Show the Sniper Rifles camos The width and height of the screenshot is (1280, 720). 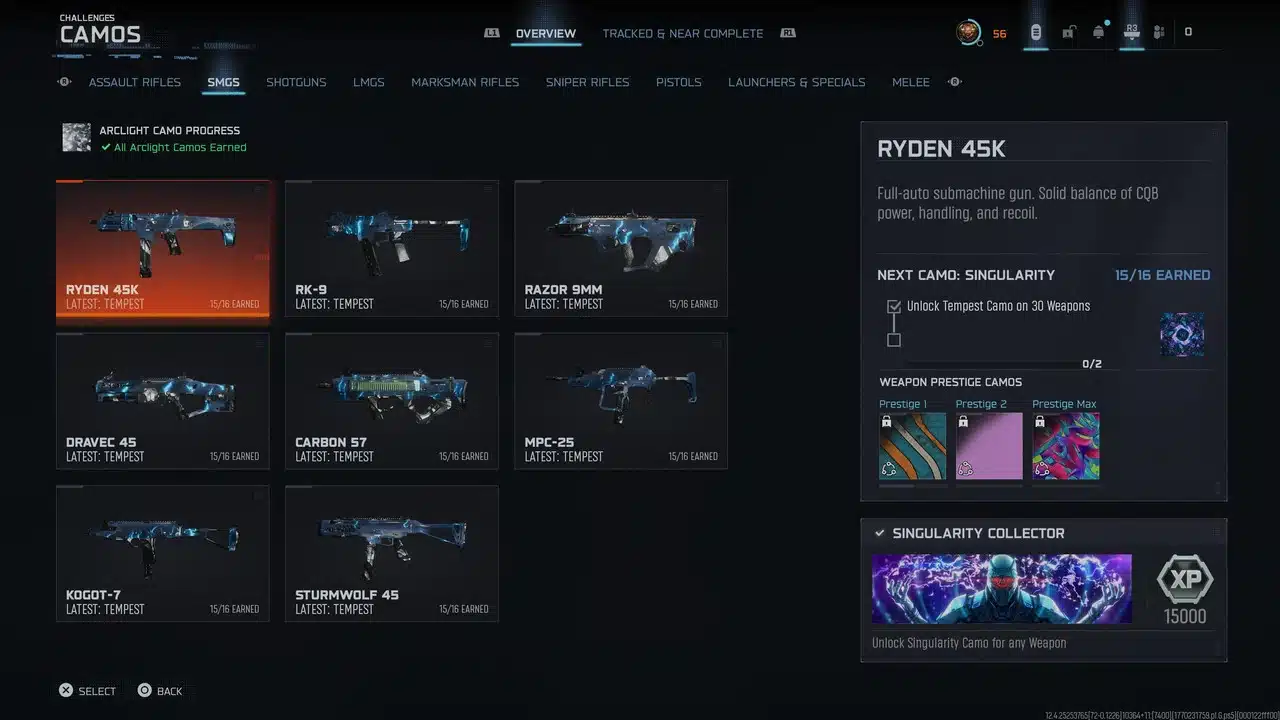pyautogui.click(x=587, y=82)
